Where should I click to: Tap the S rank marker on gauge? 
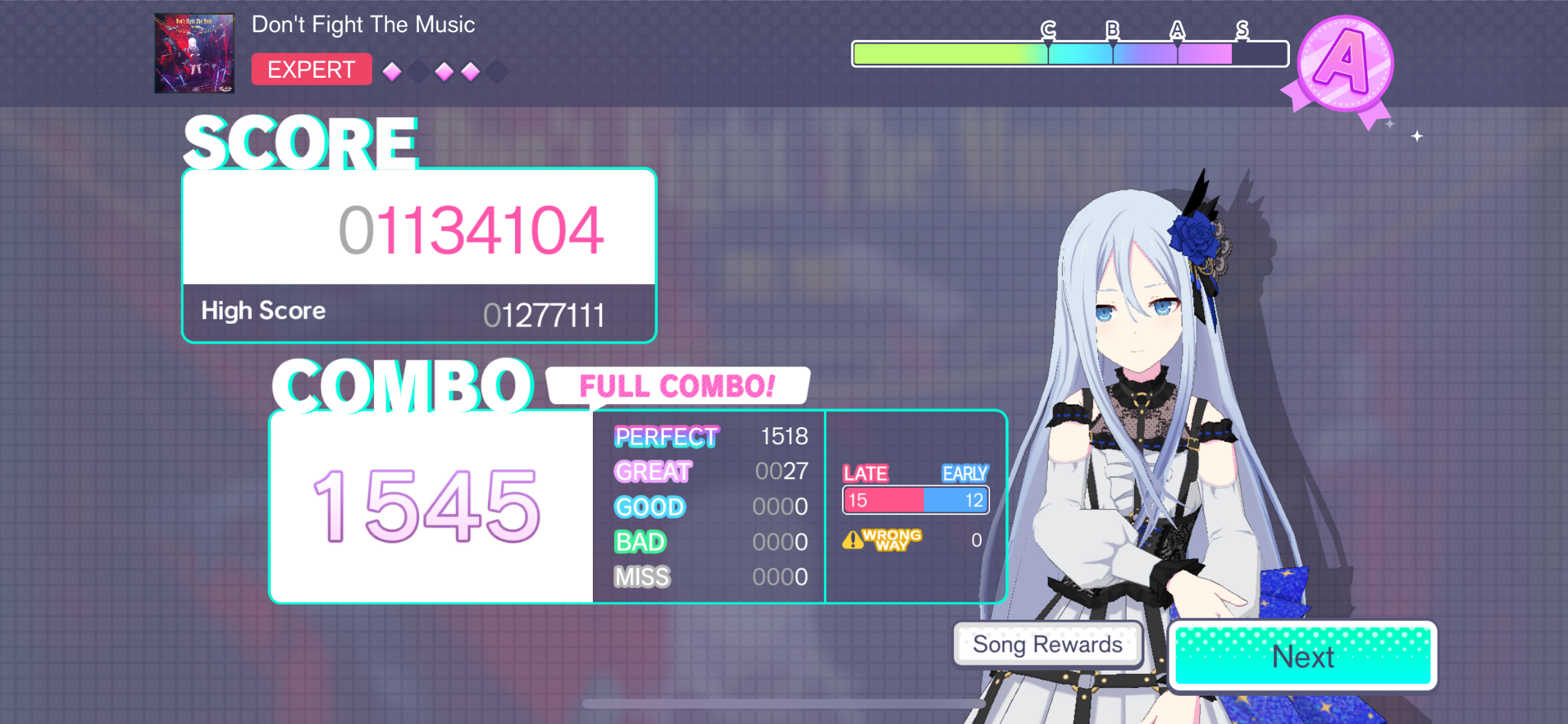click(1242, 29)
